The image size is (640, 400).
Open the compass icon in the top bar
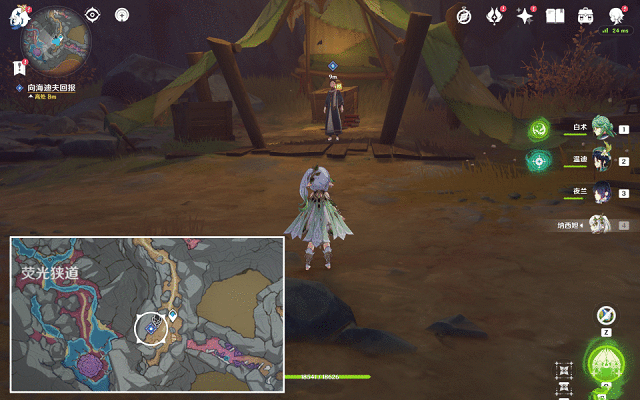pos(464,15)
